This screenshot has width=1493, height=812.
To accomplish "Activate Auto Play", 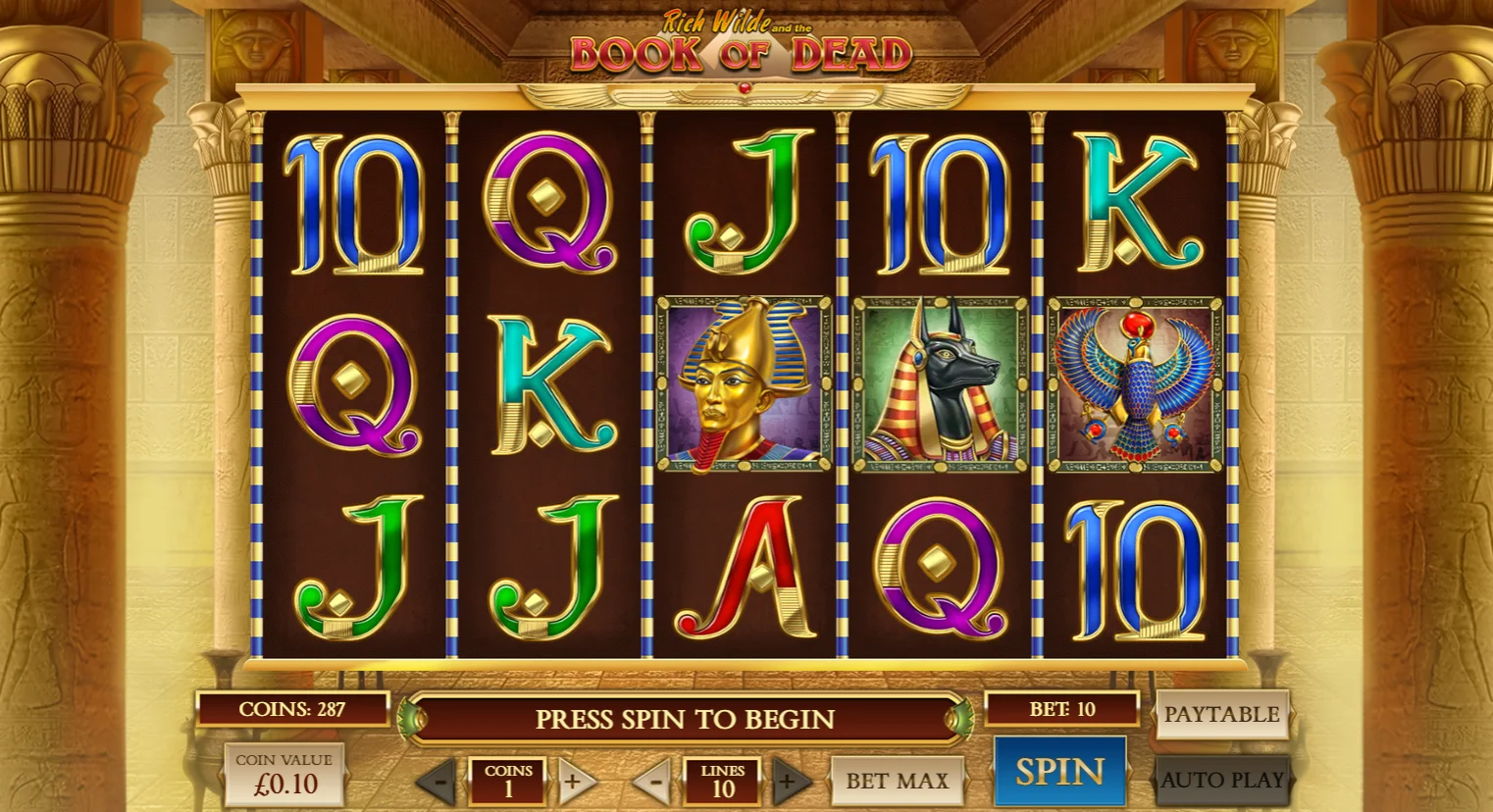I will pos(1221,780).
